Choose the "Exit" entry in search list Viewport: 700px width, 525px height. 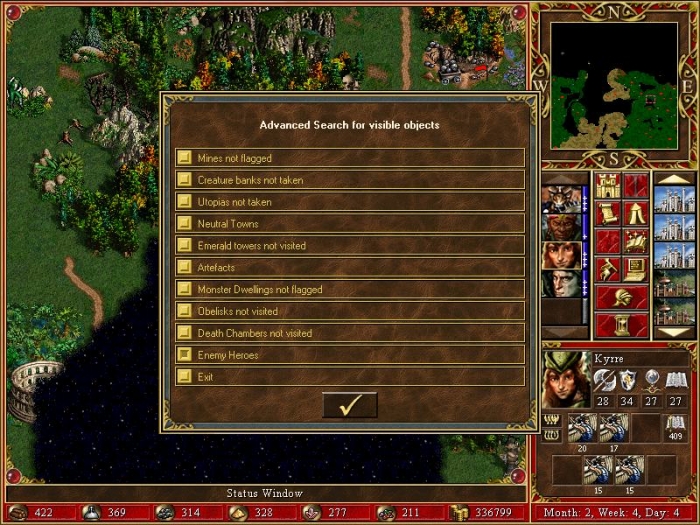pyautogui.click(x=184, y=377)
